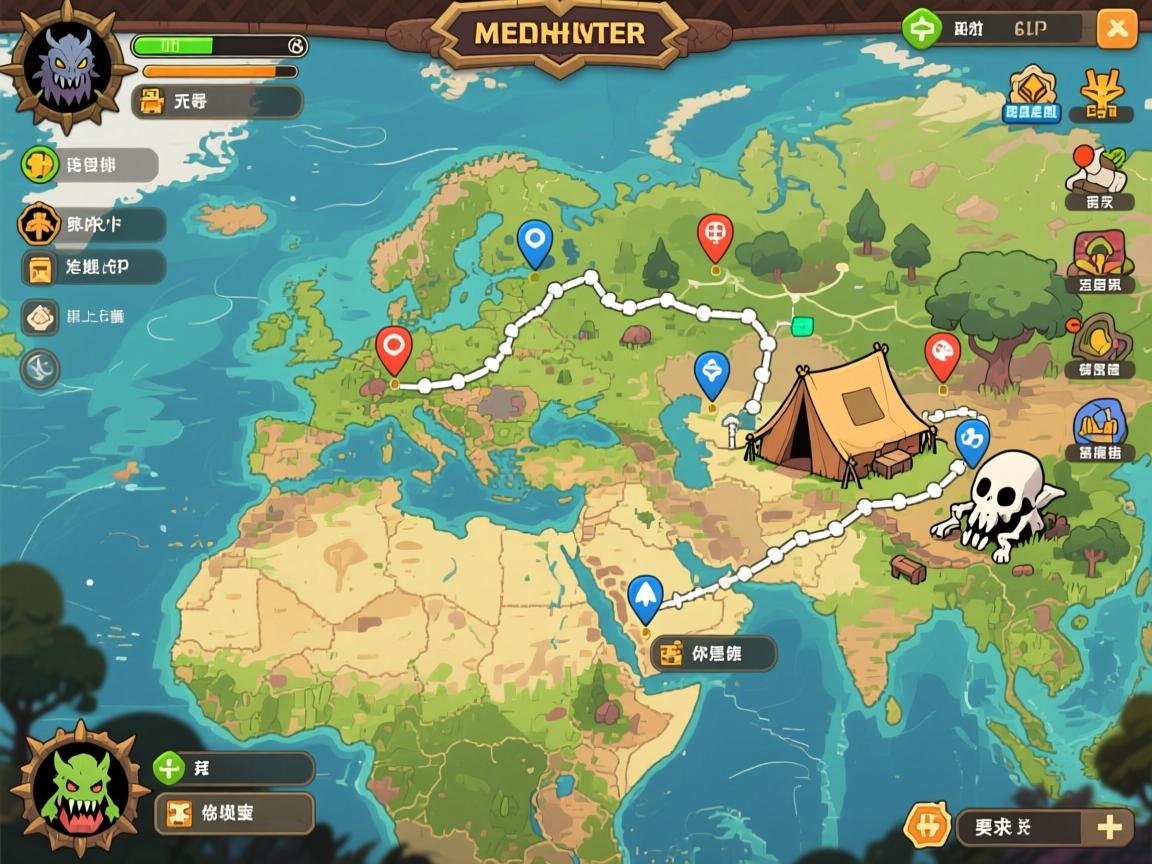Click the green plus button by the green monster
The width and height of the screenshot is (1152, 864).
[x=169, y=768]
